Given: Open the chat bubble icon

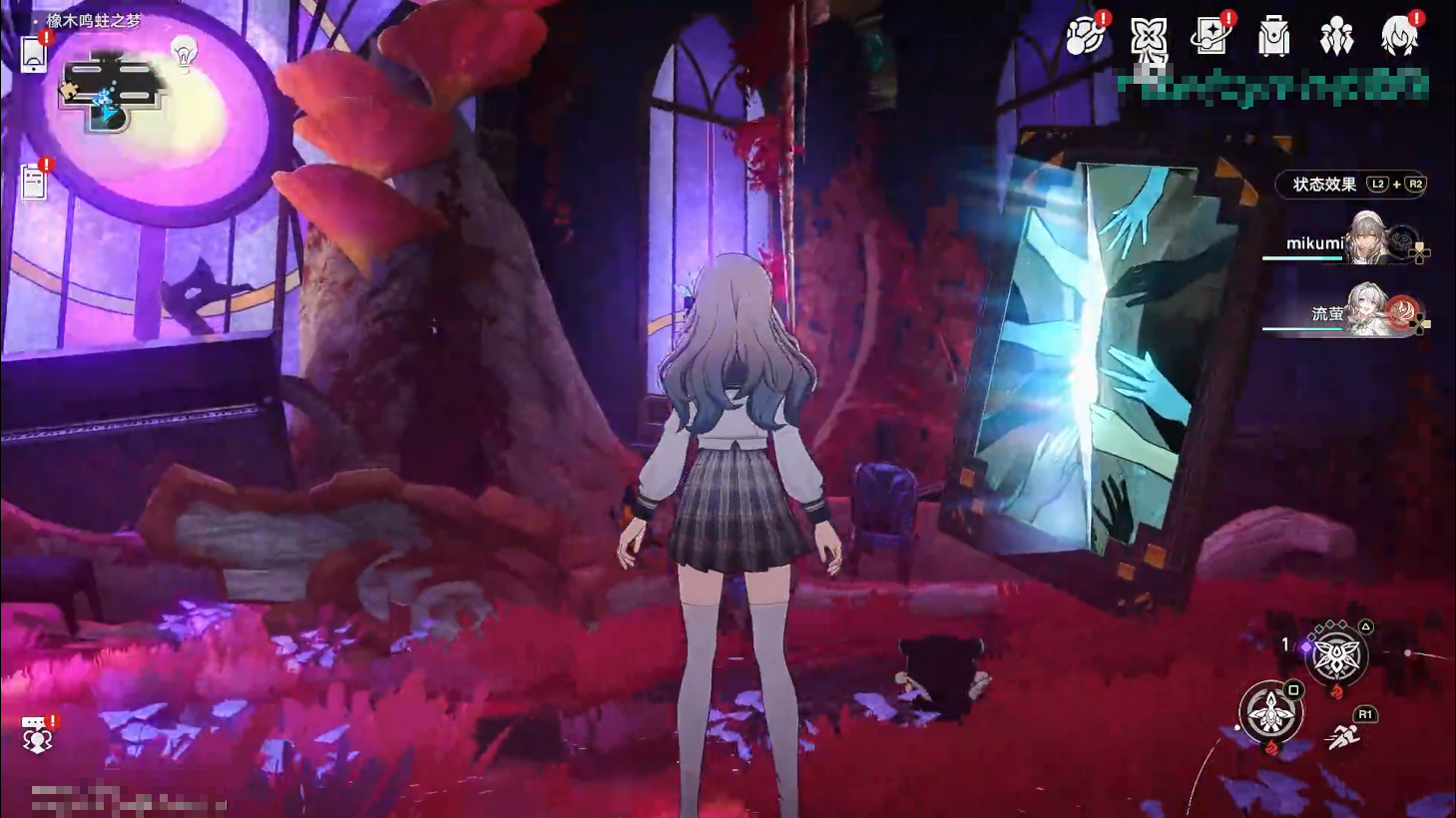Looking at the screenshot, I should pyautogui.click(x=37, y=734).
